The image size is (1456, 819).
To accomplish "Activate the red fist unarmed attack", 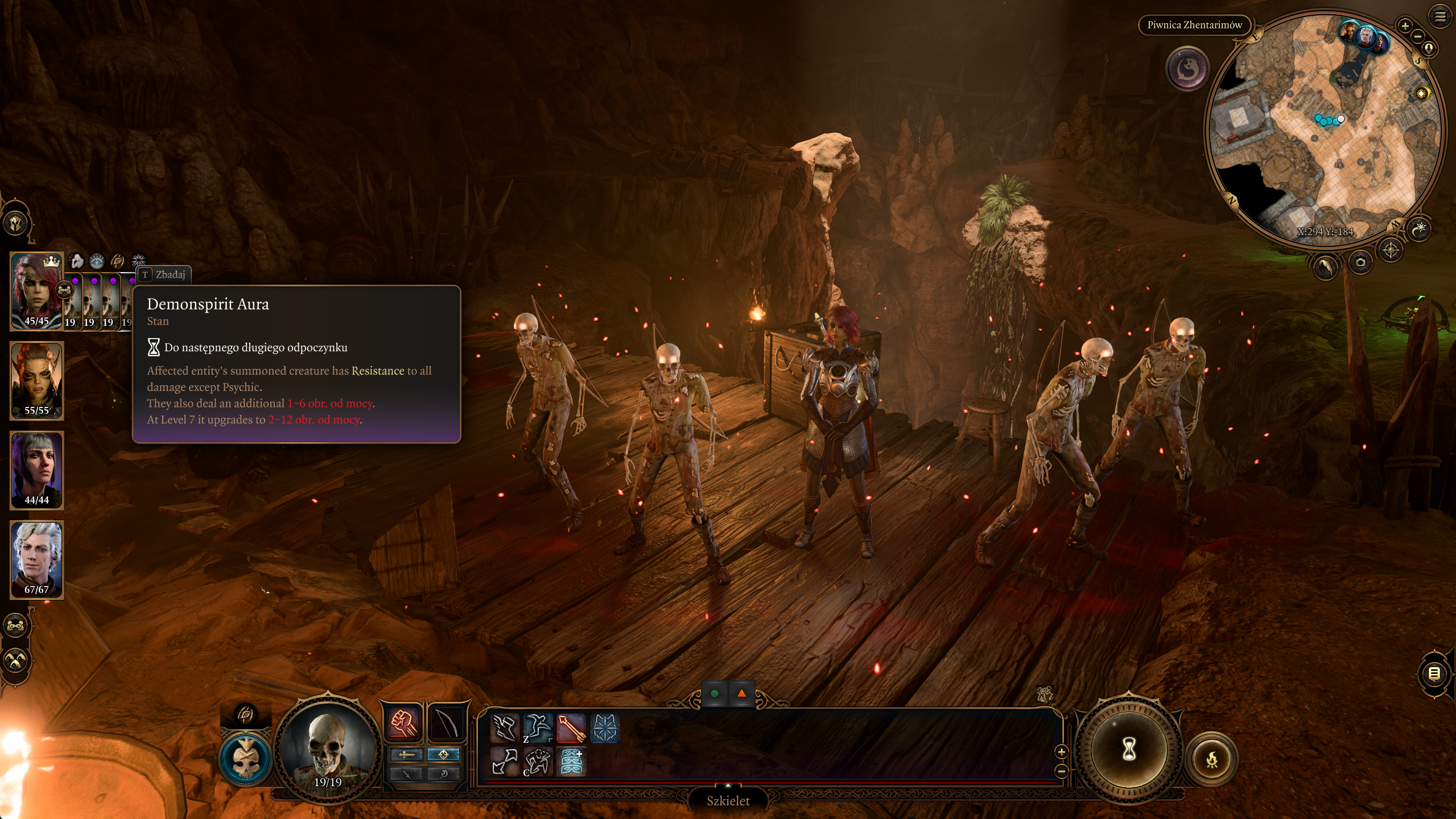I will [x=403, y=723].
